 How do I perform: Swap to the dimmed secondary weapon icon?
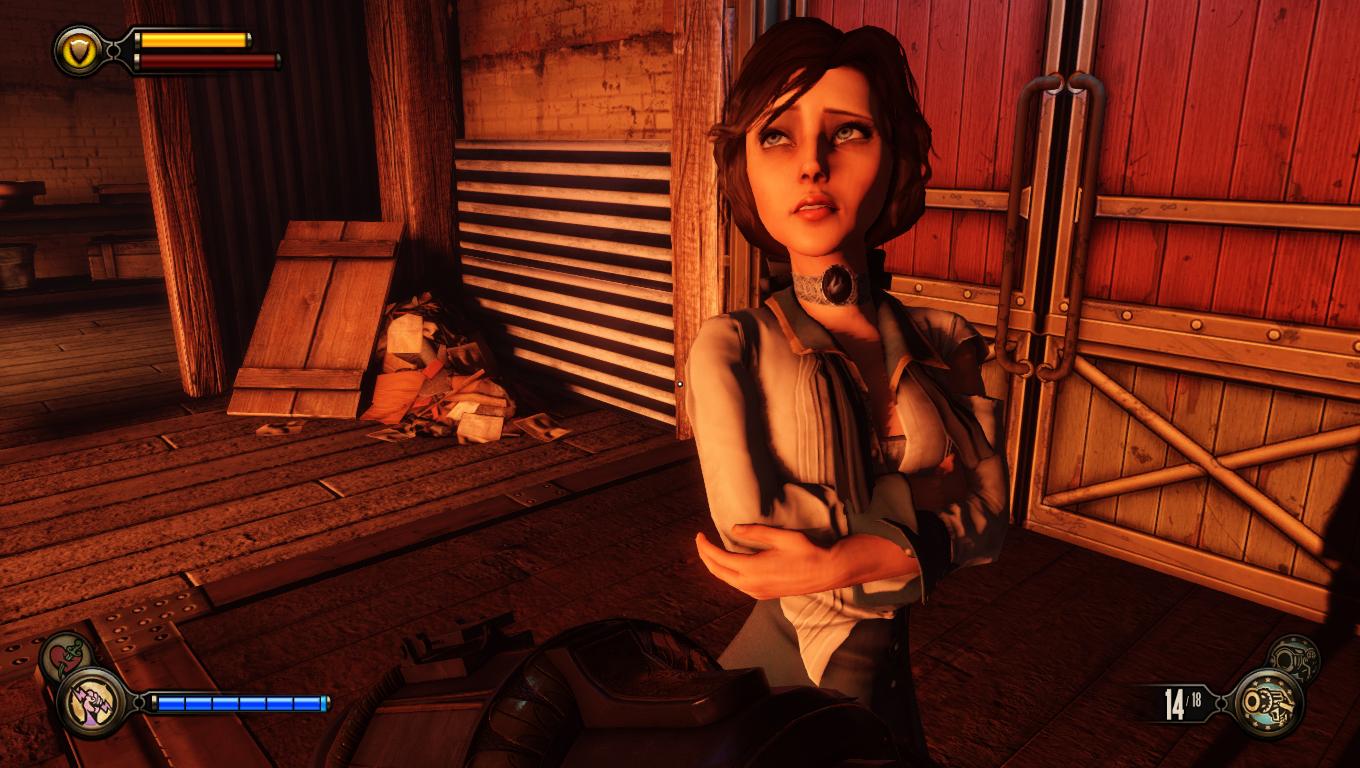click(x=1294, y=659)
